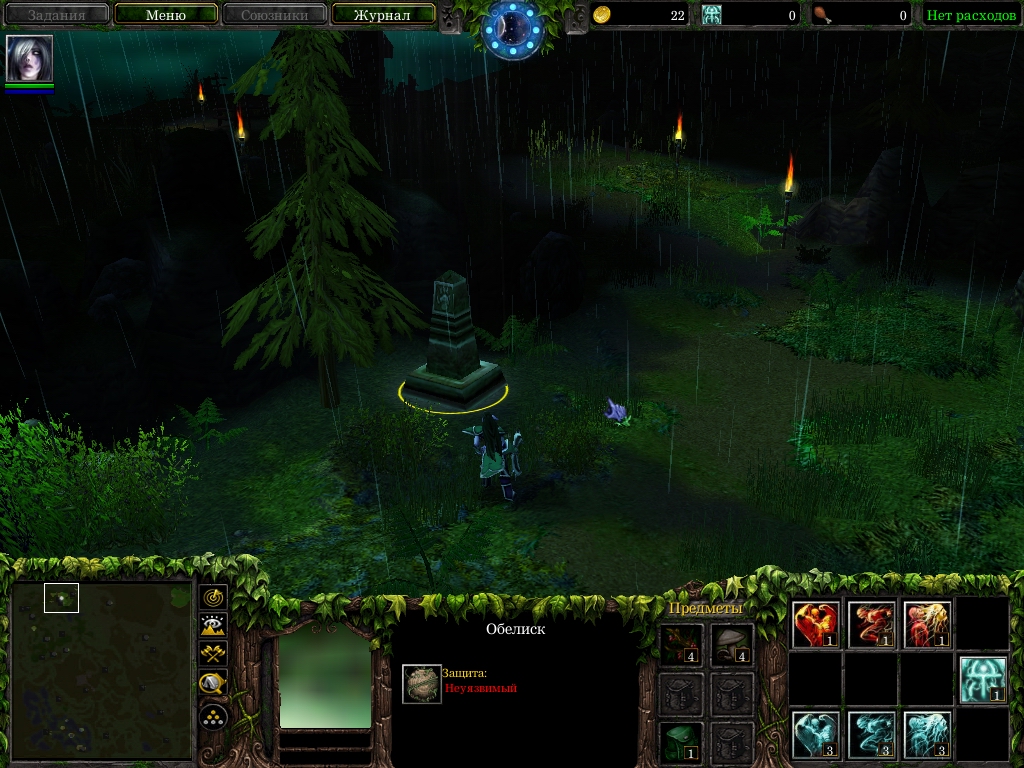
Task: Toggle minimap terrain display (eye icon)
Action: point(214,626)
